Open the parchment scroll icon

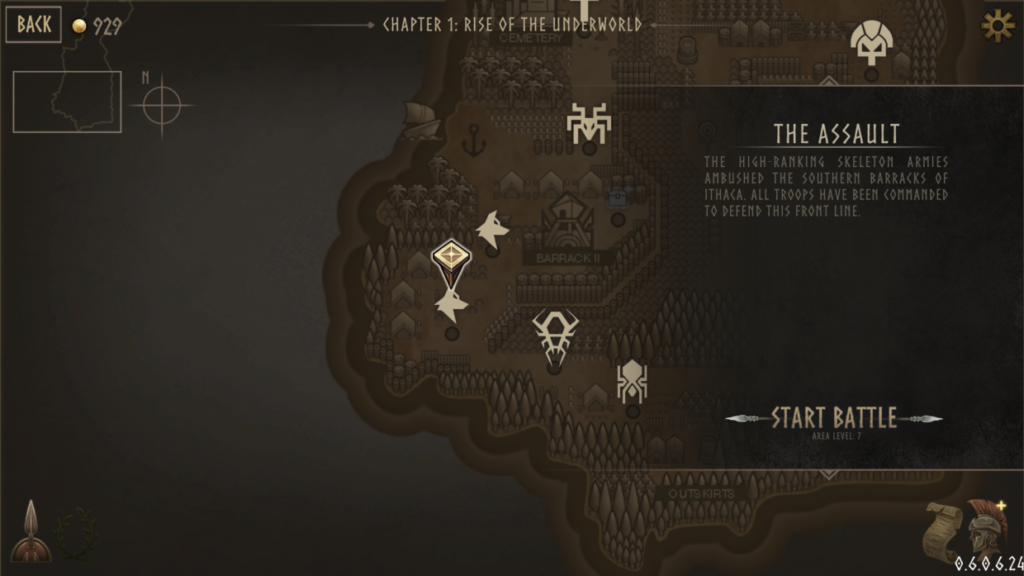pyautogui.click(x=941, y=532)
